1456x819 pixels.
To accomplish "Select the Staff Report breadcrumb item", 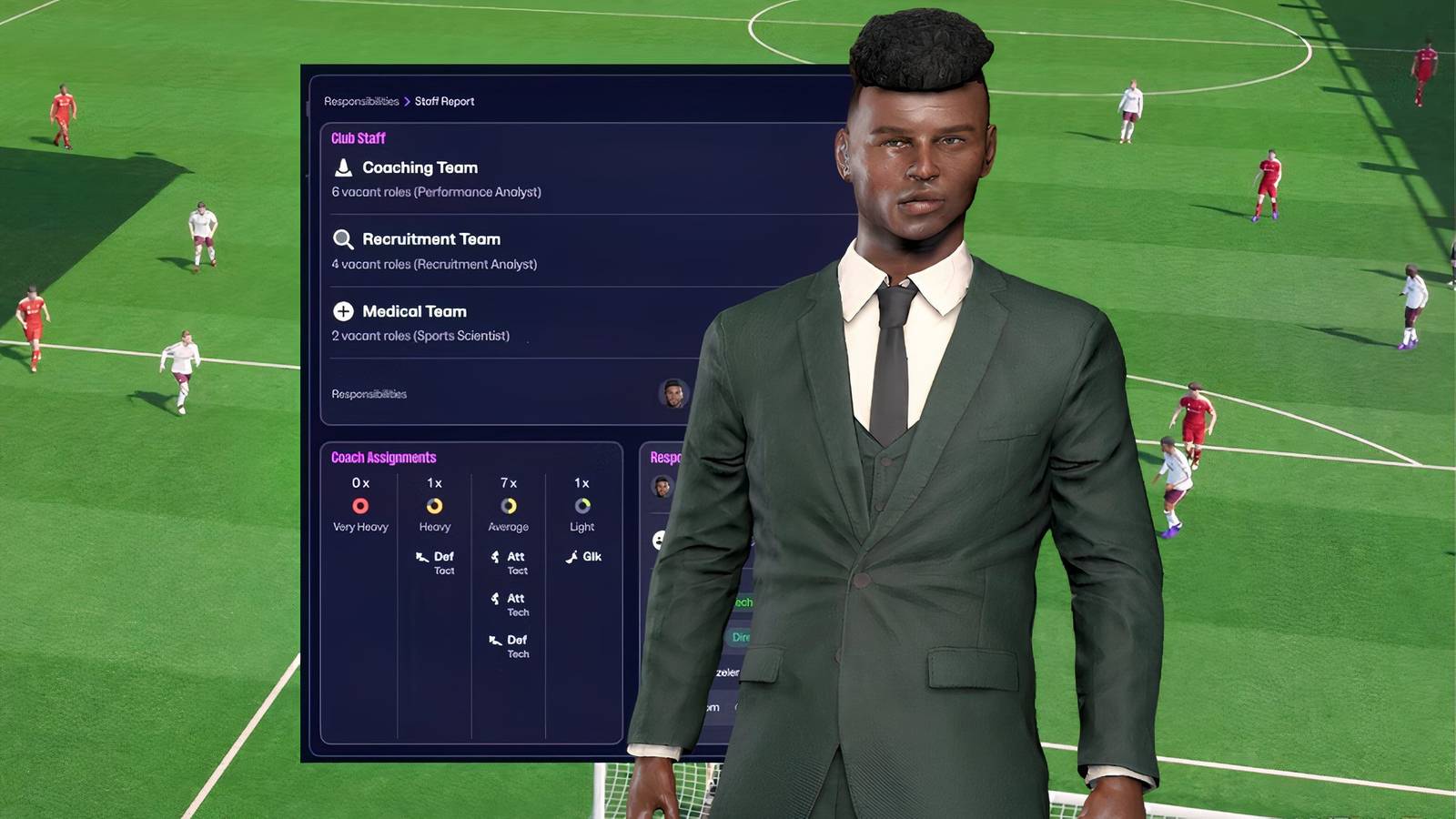I will pos(443,101).
